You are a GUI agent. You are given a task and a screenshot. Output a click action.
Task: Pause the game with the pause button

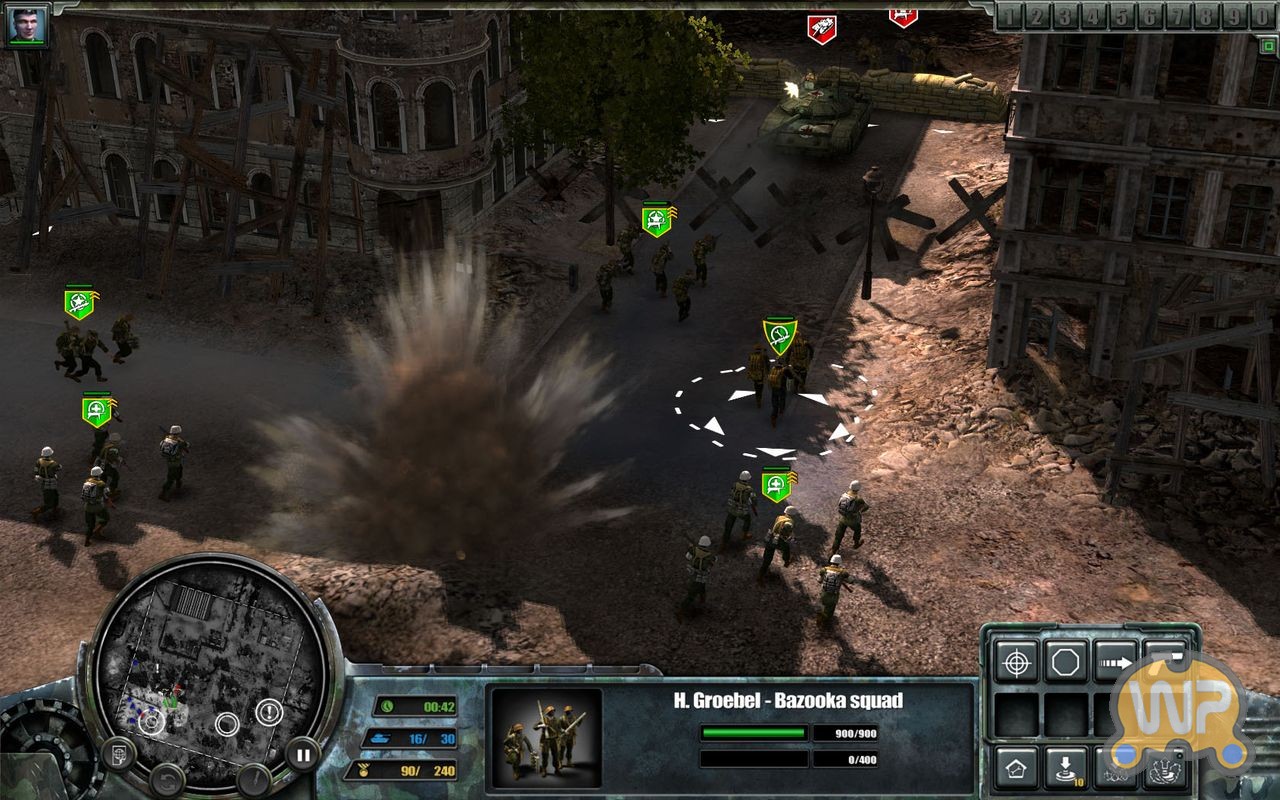(301, 753)
